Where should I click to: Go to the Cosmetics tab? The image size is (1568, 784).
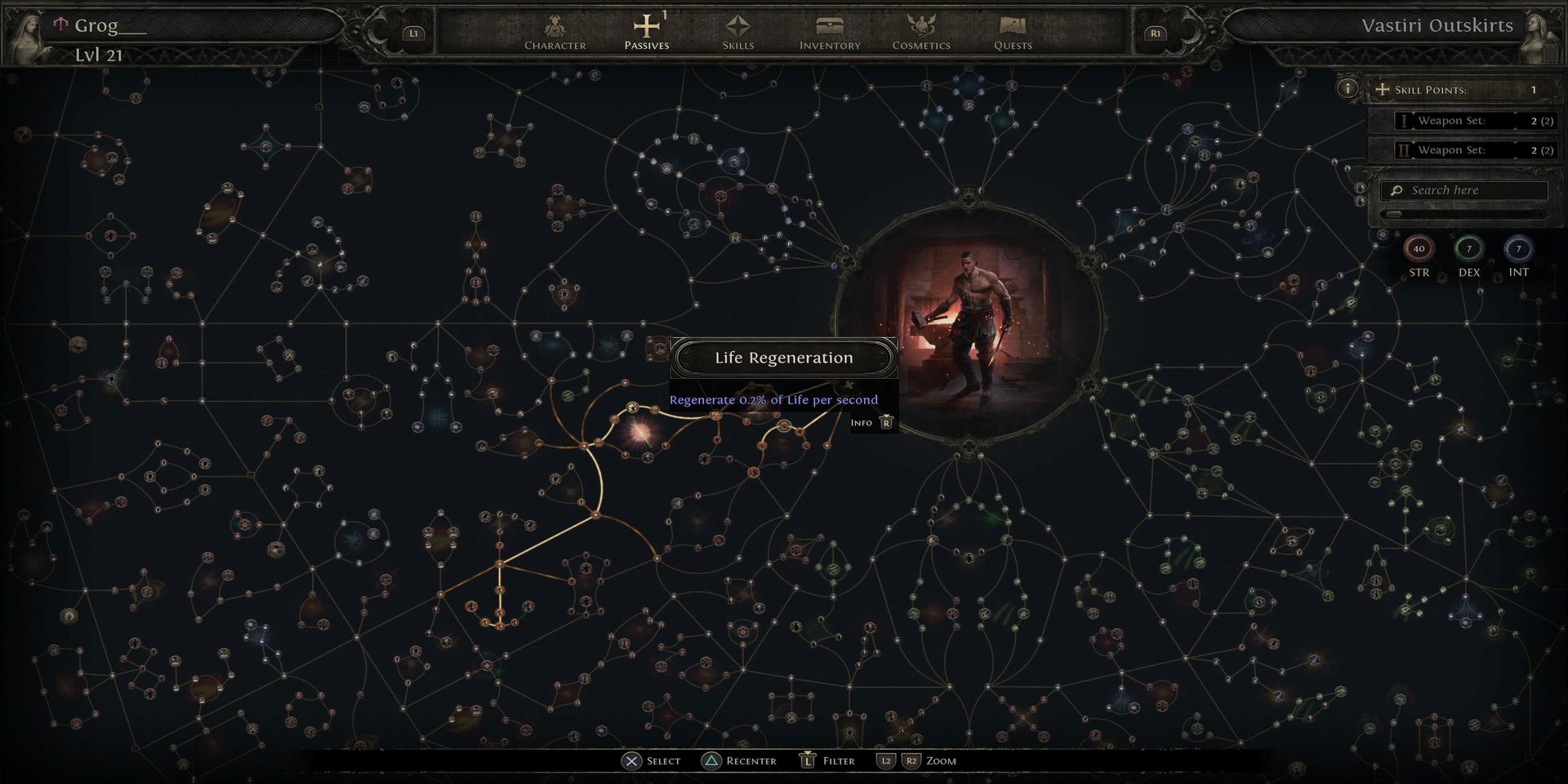click(921, 33)
